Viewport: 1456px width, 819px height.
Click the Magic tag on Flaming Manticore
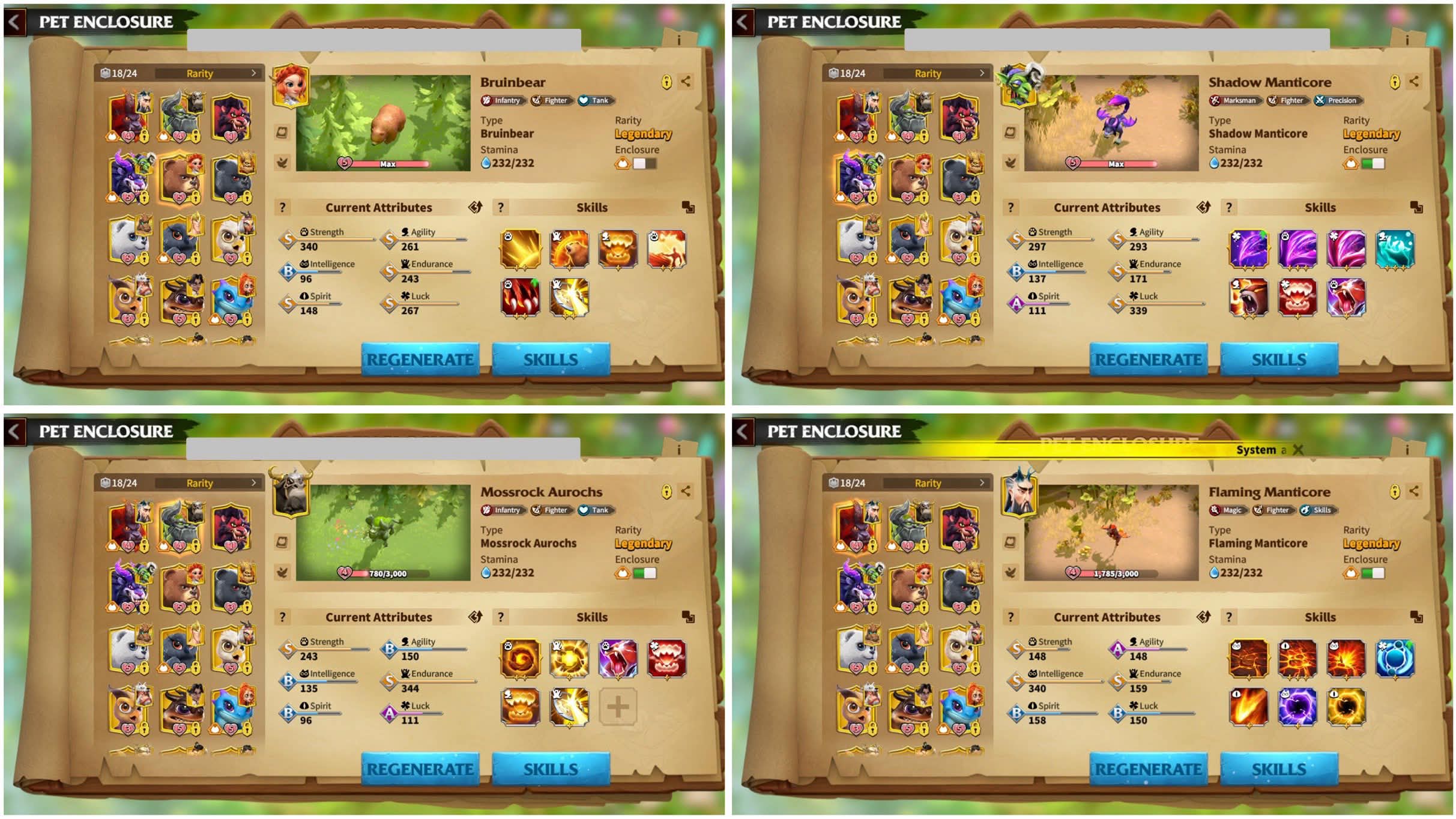coord(1227,510)
